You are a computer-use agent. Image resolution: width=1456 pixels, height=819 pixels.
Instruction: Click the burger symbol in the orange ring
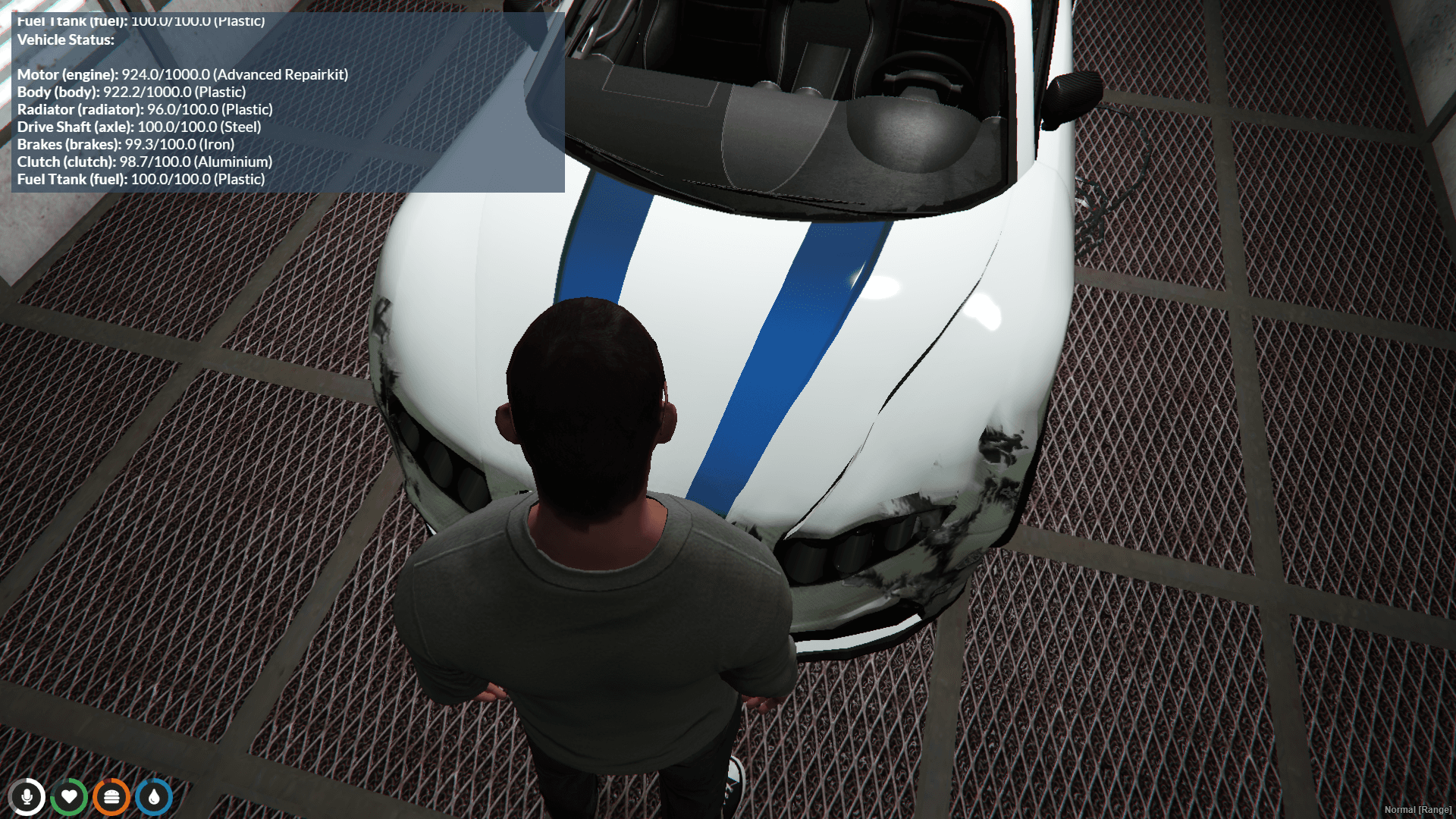[x=111, y=797]
